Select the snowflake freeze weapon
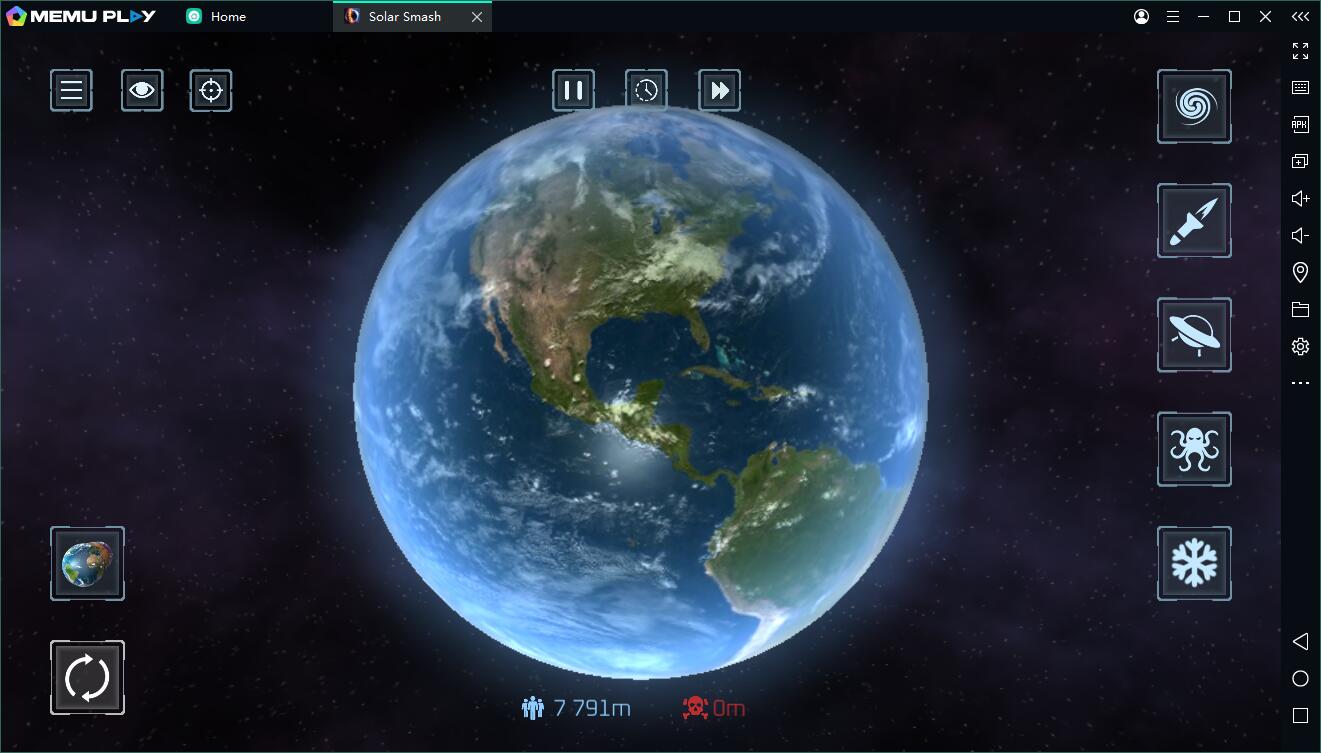 pos(1194,563)
